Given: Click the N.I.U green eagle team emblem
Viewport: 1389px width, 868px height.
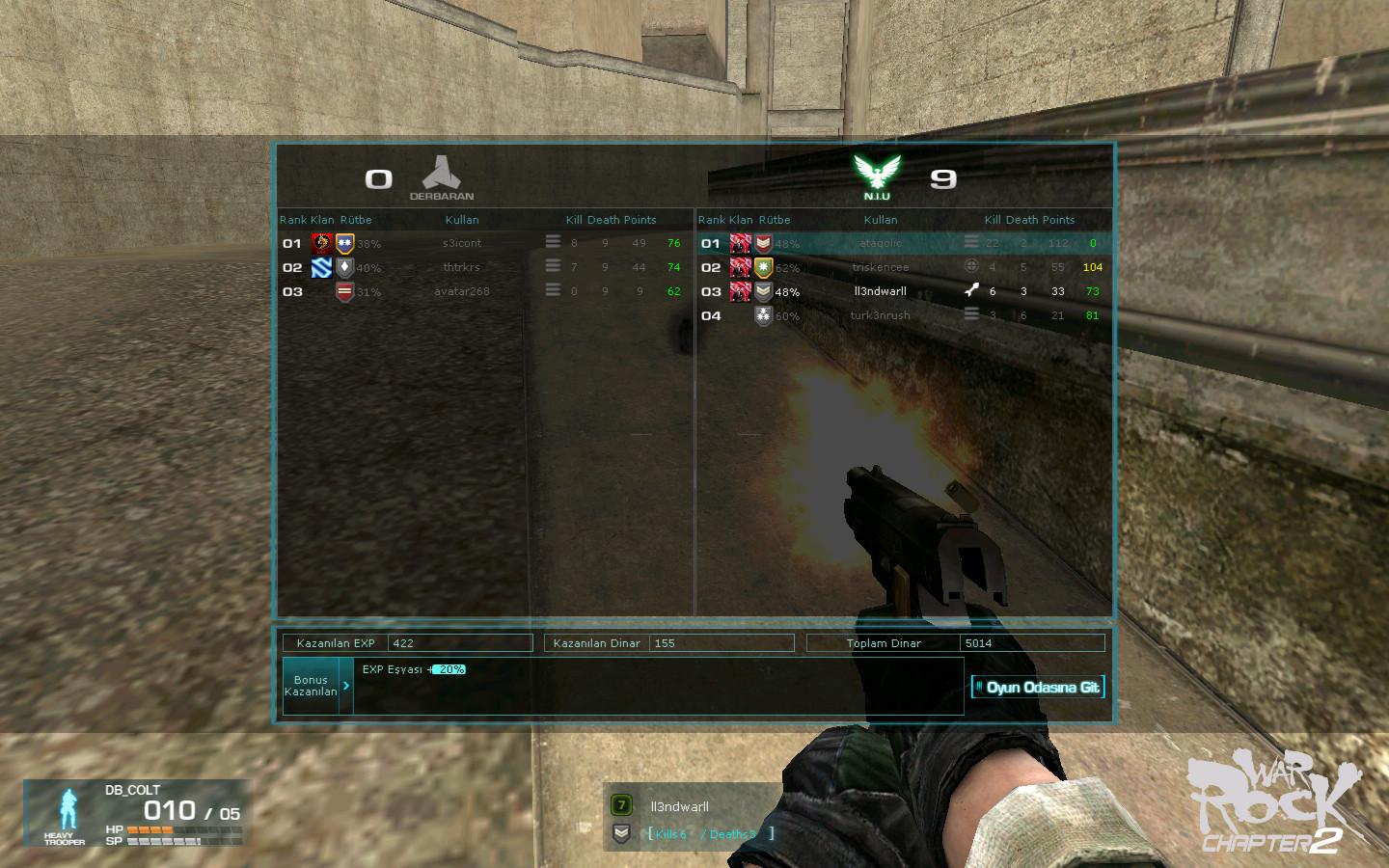Looking at the screenshot, I should [877, 174].
